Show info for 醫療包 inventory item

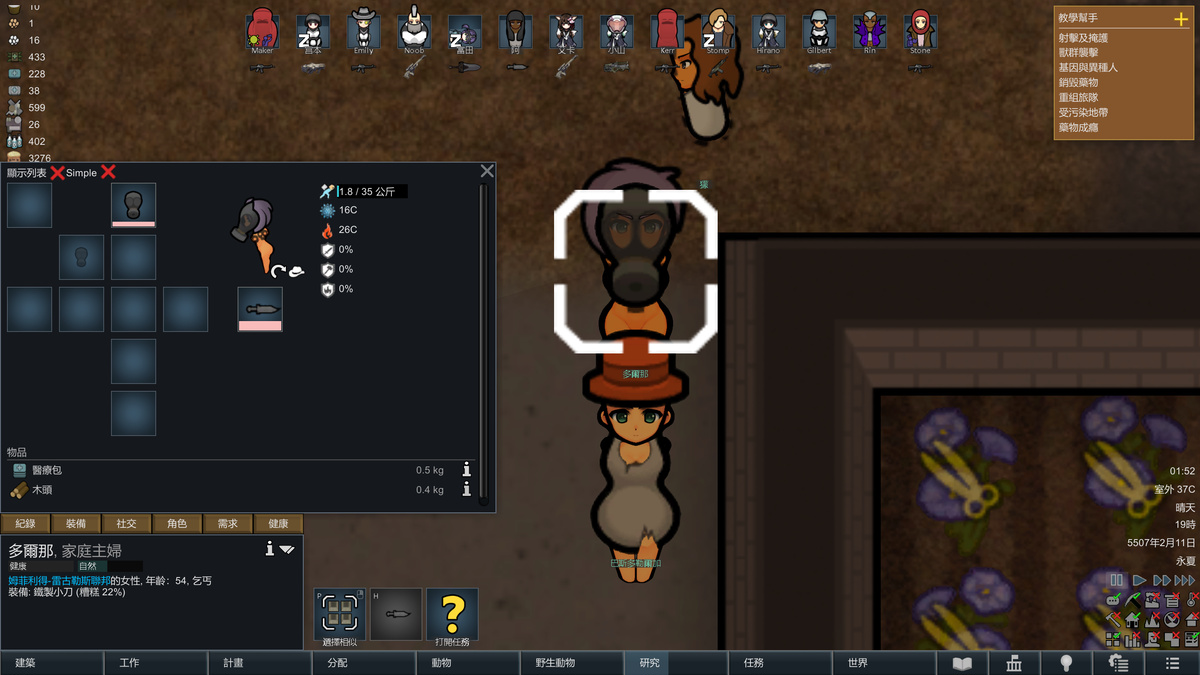click(466, 470)
